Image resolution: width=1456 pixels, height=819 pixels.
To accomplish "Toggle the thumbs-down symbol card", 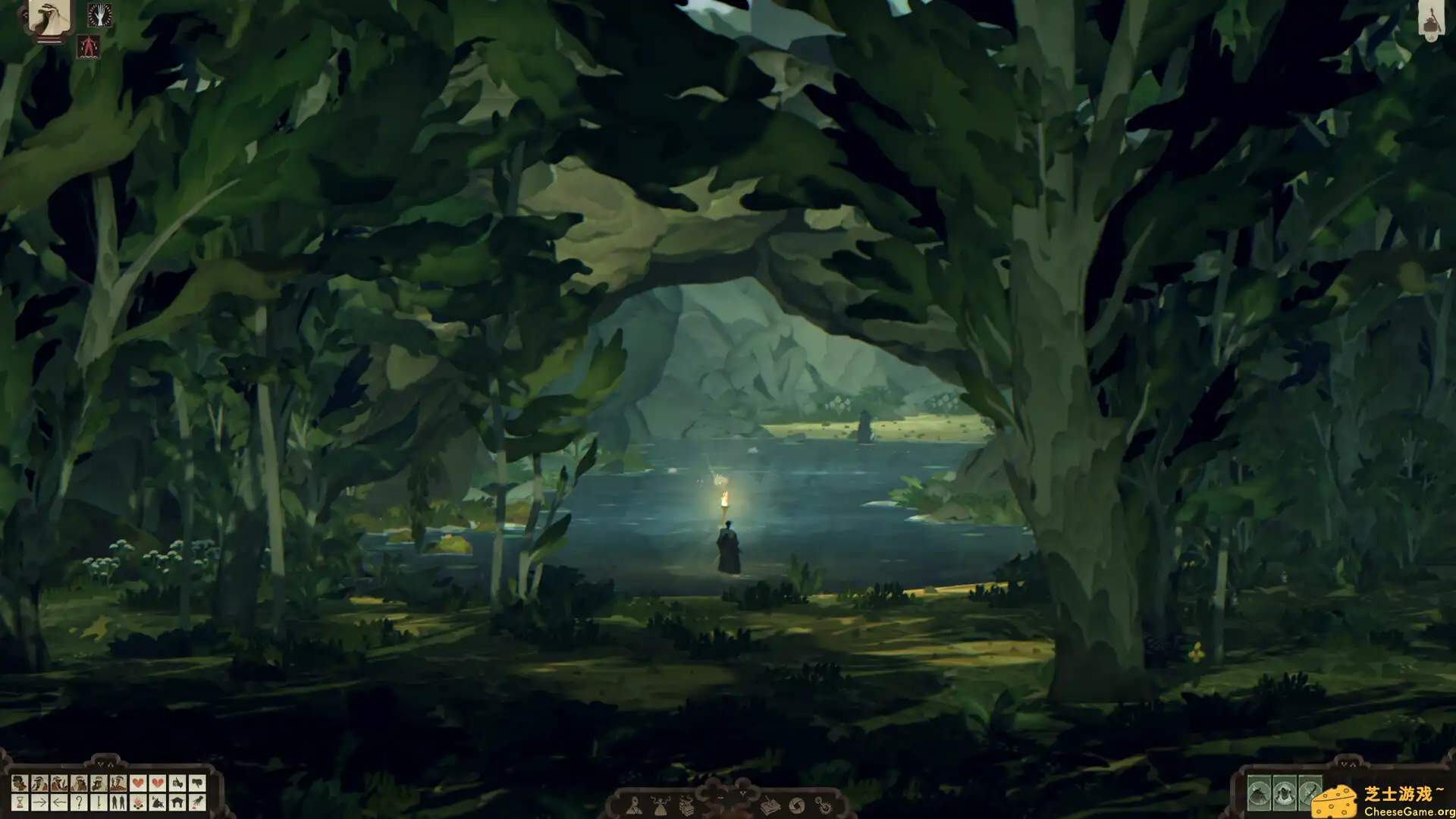I will click(199, 783).
